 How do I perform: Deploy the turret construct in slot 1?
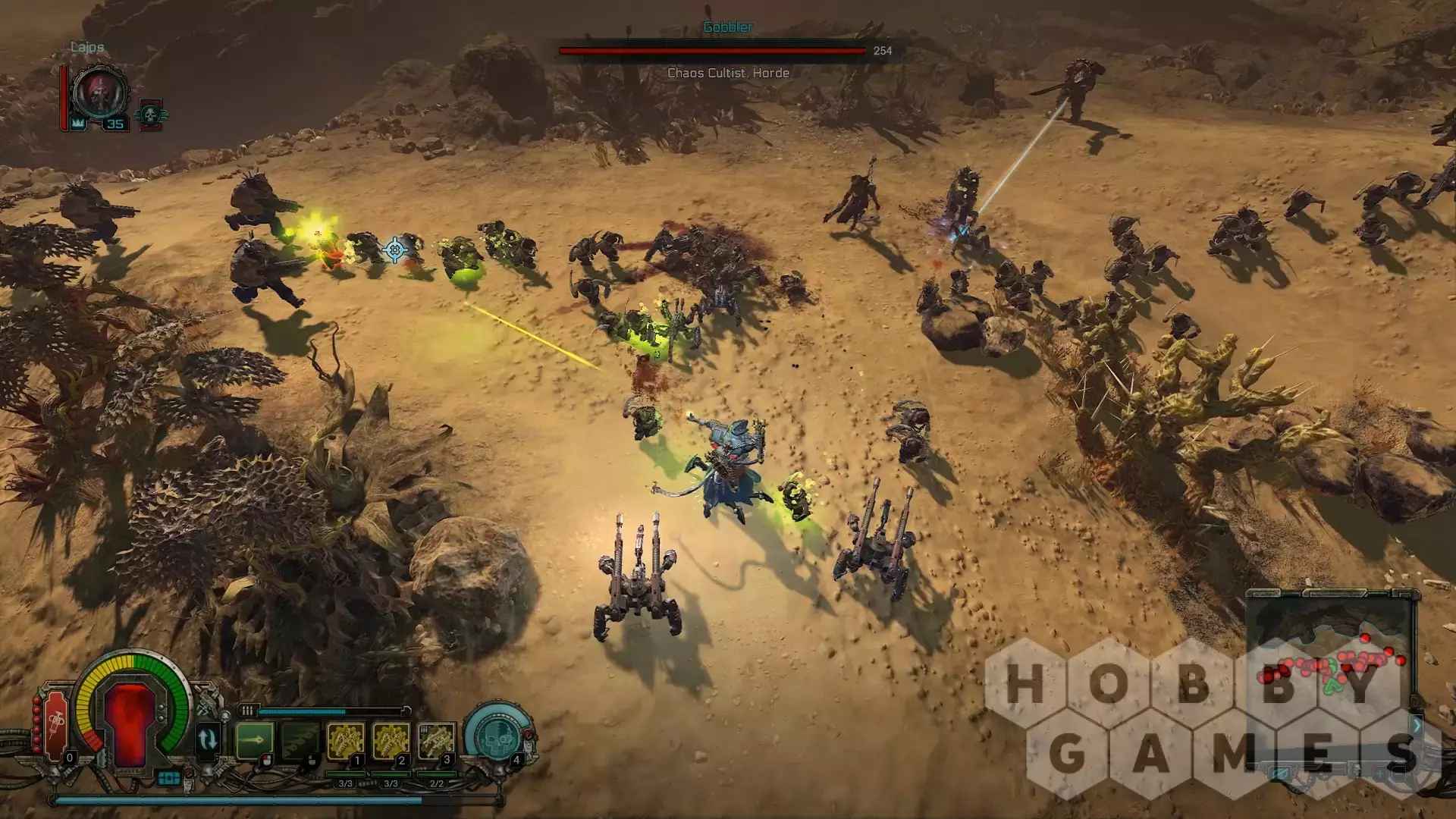tap(346, 741)
